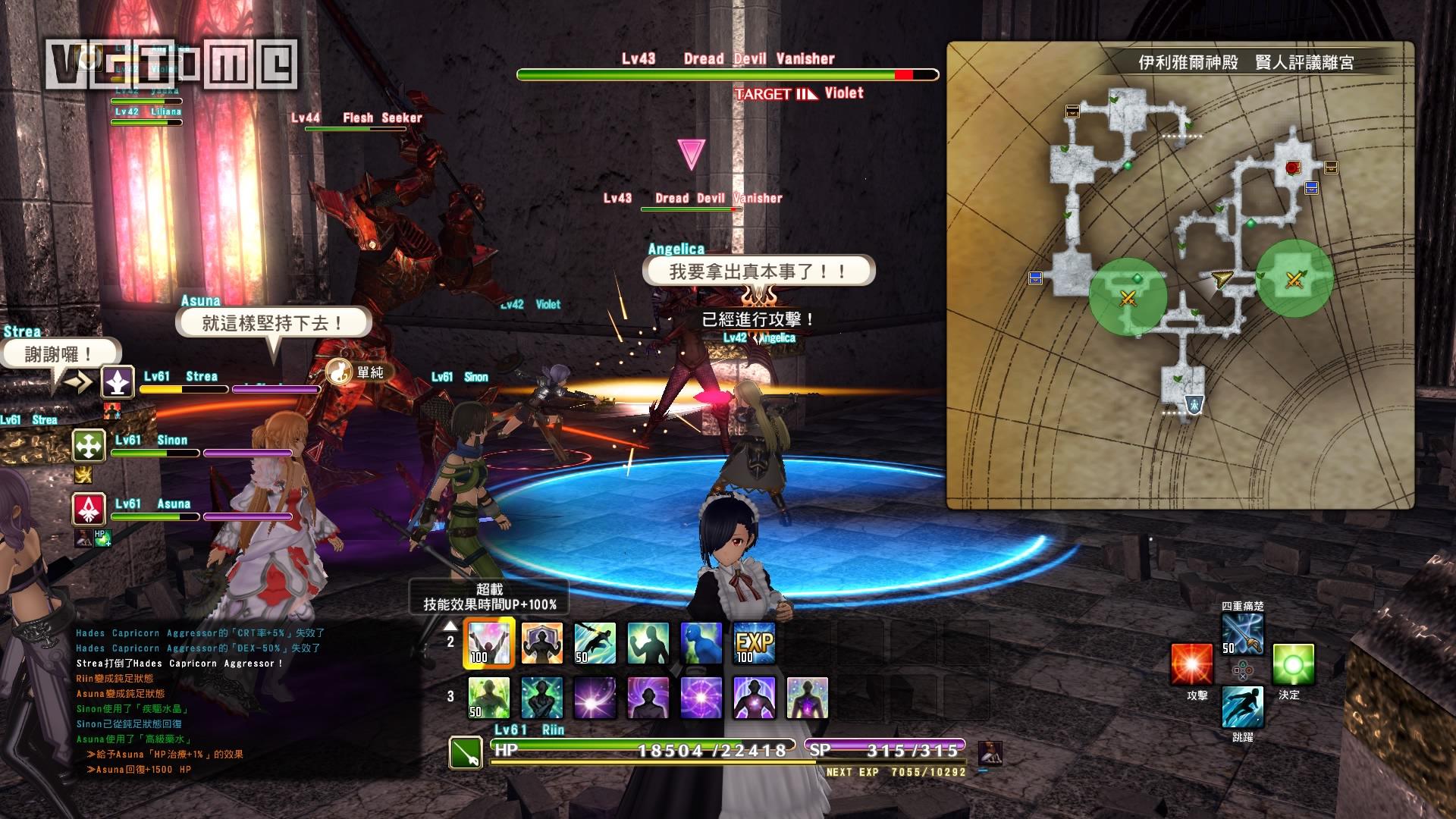The height and width of the screenshot is (819, 1456).
Task: Use the orange shield buff skill
Action: click(x=542, y=643)
